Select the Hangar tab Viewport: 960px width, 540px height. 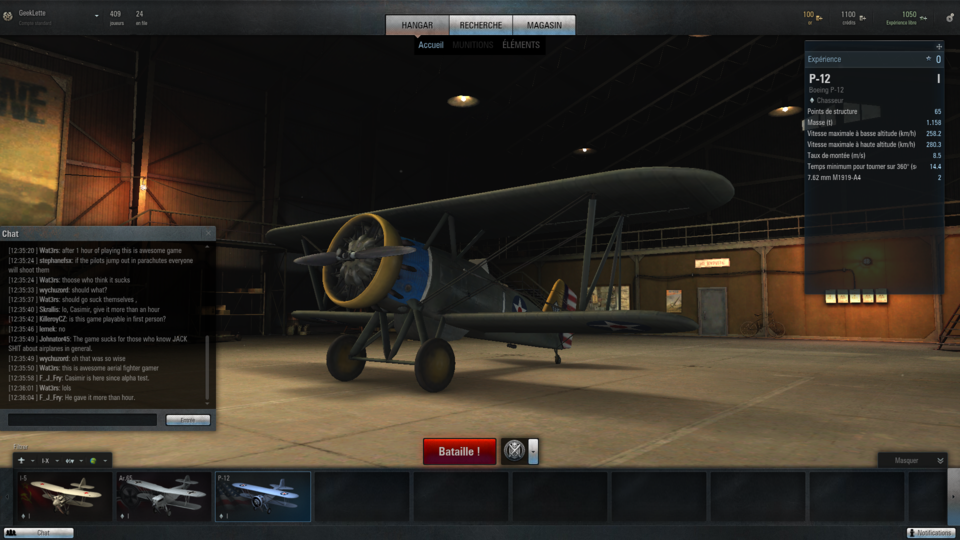coord(417,25)
